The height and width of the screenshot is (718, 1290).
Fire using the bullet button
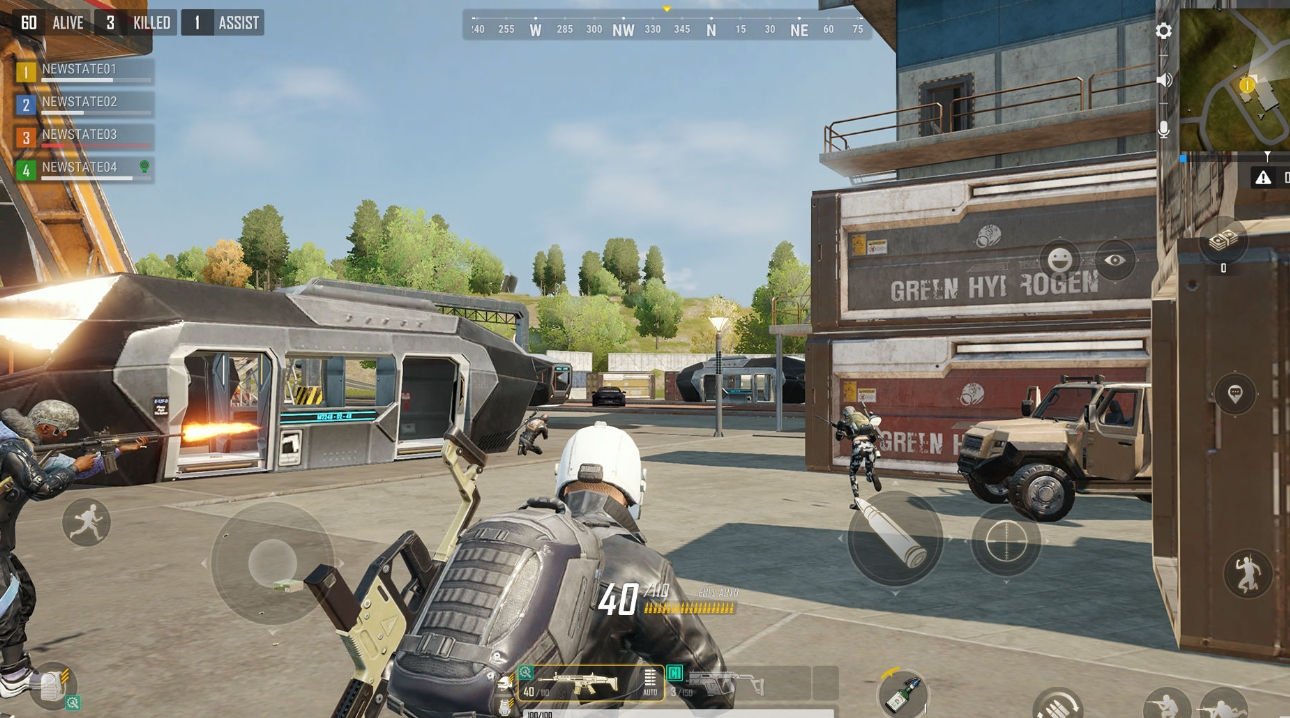click(x=894, y=538)
